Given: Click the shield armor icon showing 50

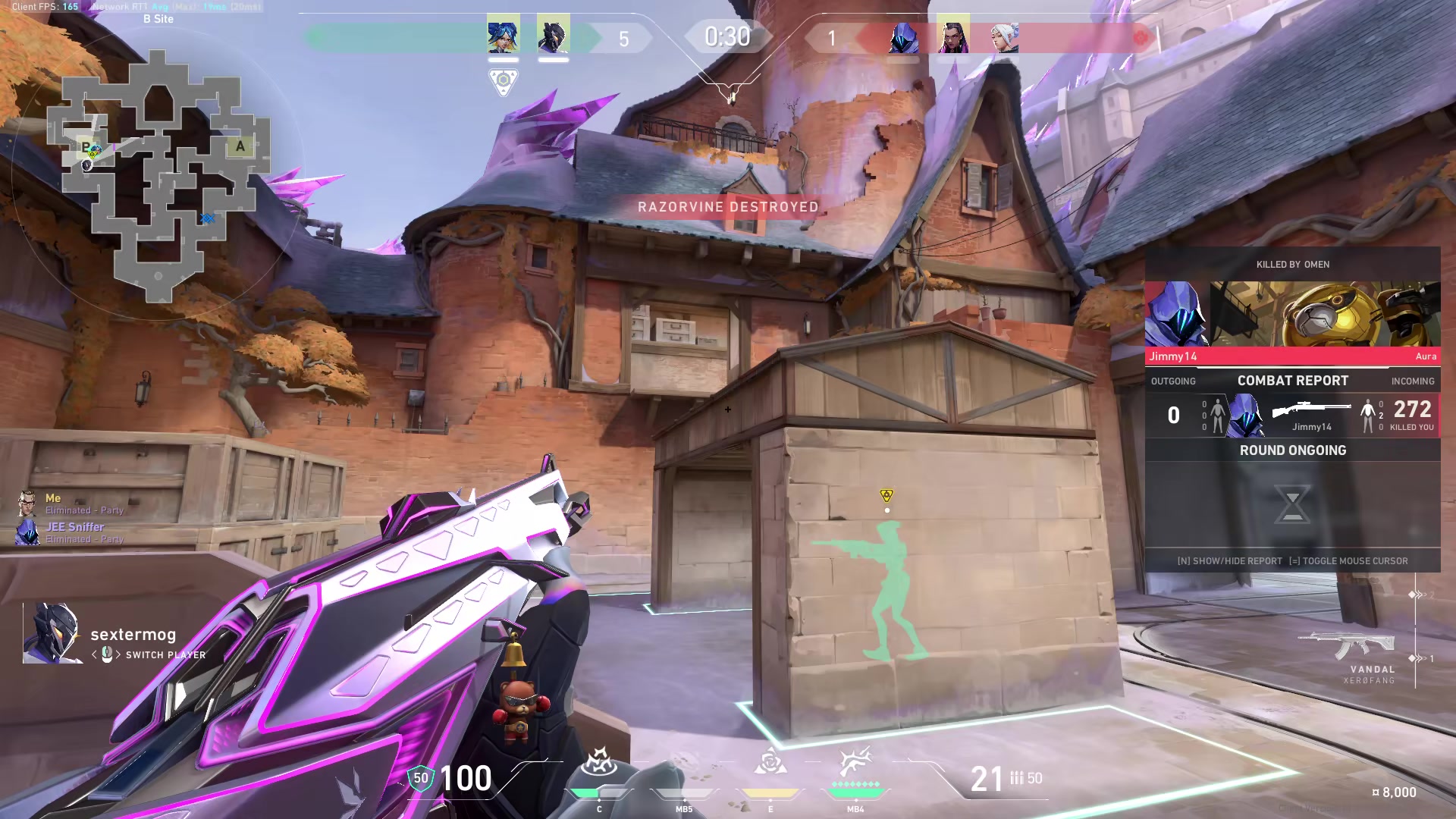Looking at the screenshot, I should (421, 778).
